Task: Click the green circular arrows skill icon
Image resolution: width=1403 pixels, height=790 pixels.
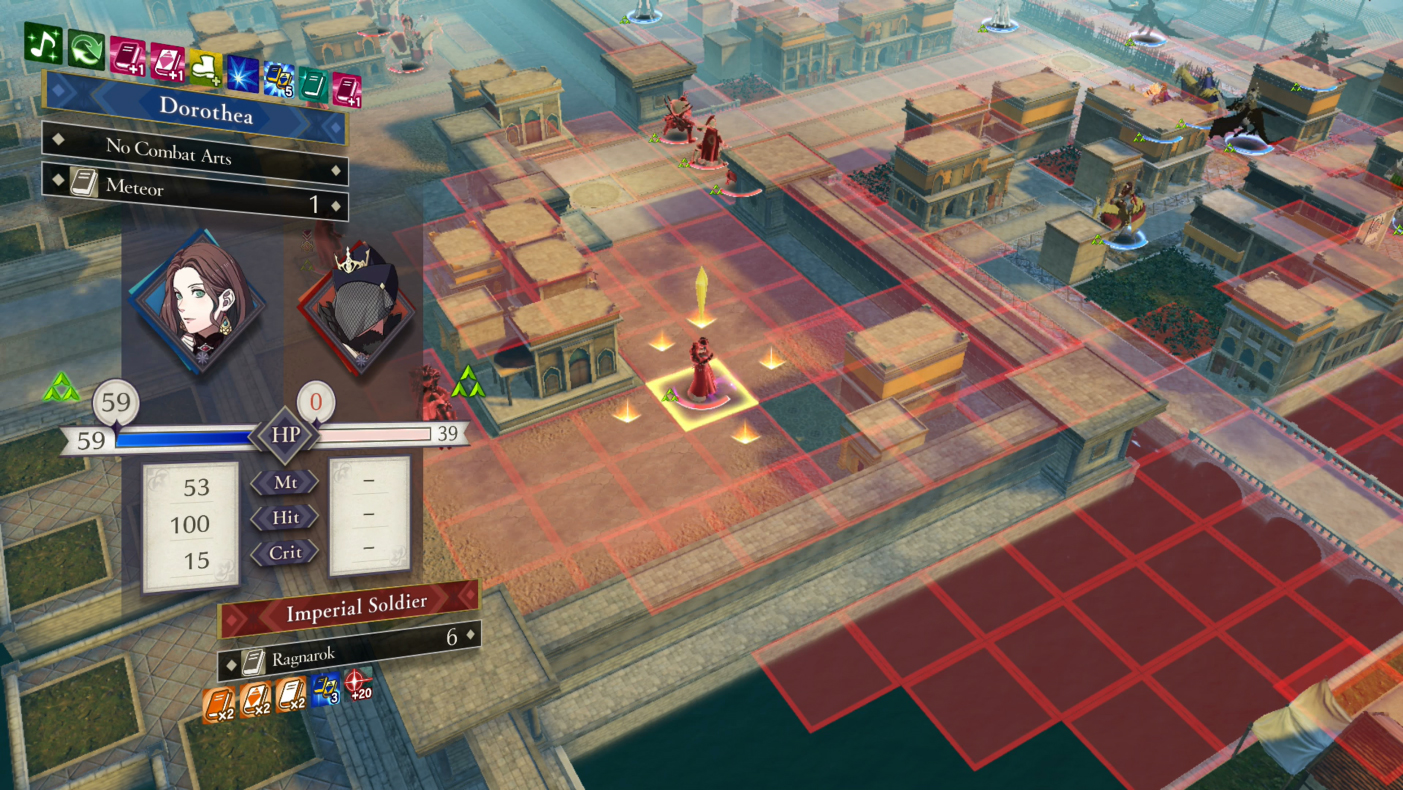Action: (x=86, y=50)
